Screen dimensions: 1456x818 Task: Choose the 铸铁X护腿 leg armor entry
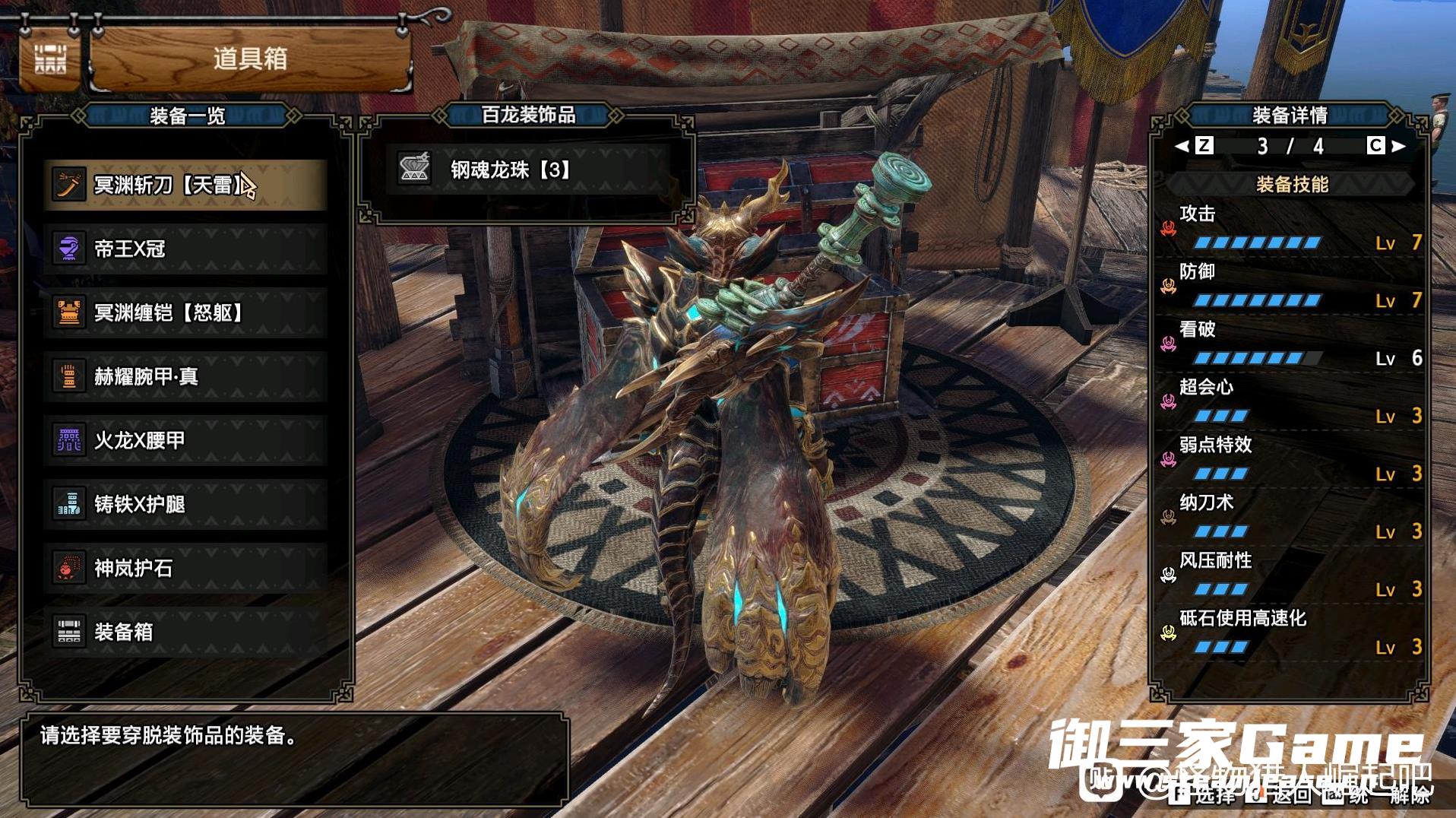coord(185,504)
